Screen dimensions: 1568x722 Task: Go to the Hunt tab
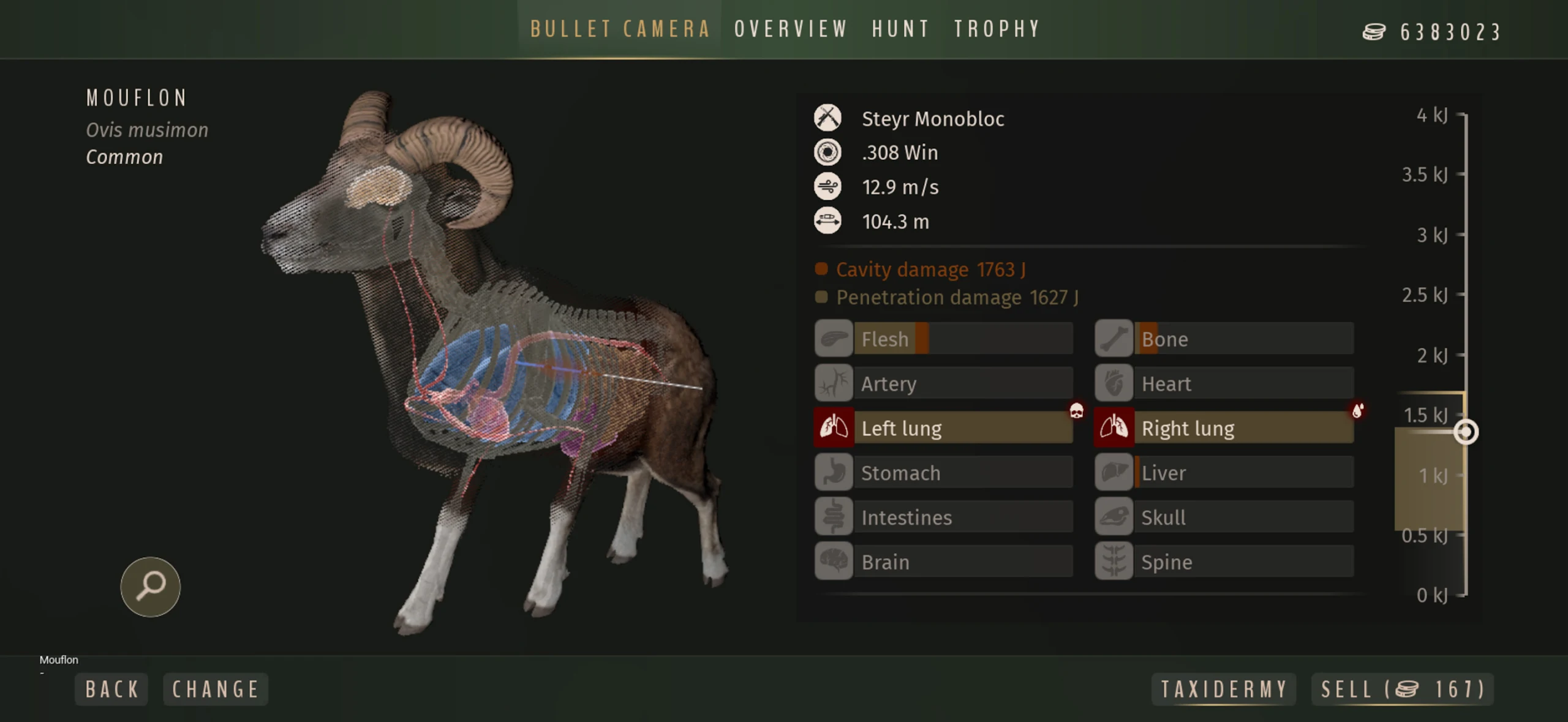(901, 29)
